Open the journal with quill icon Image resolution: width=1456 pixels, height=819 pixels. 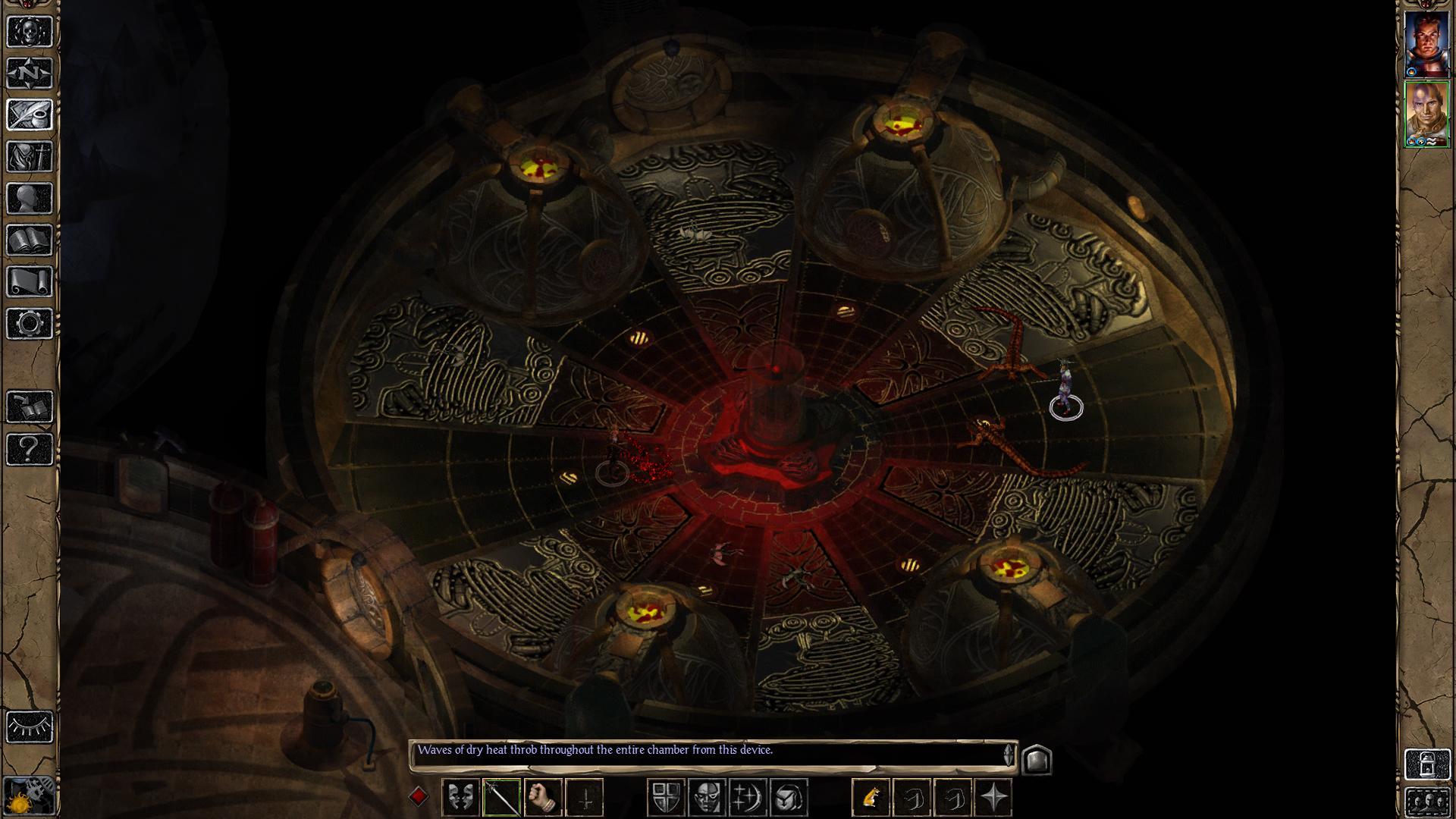[30, 115]
